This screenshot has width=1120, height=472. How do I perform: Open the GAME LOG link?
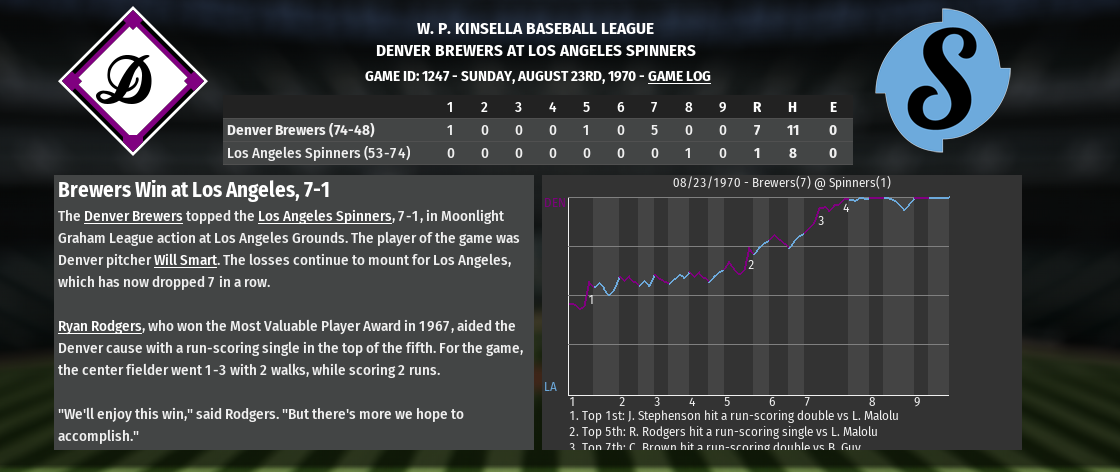679,76
